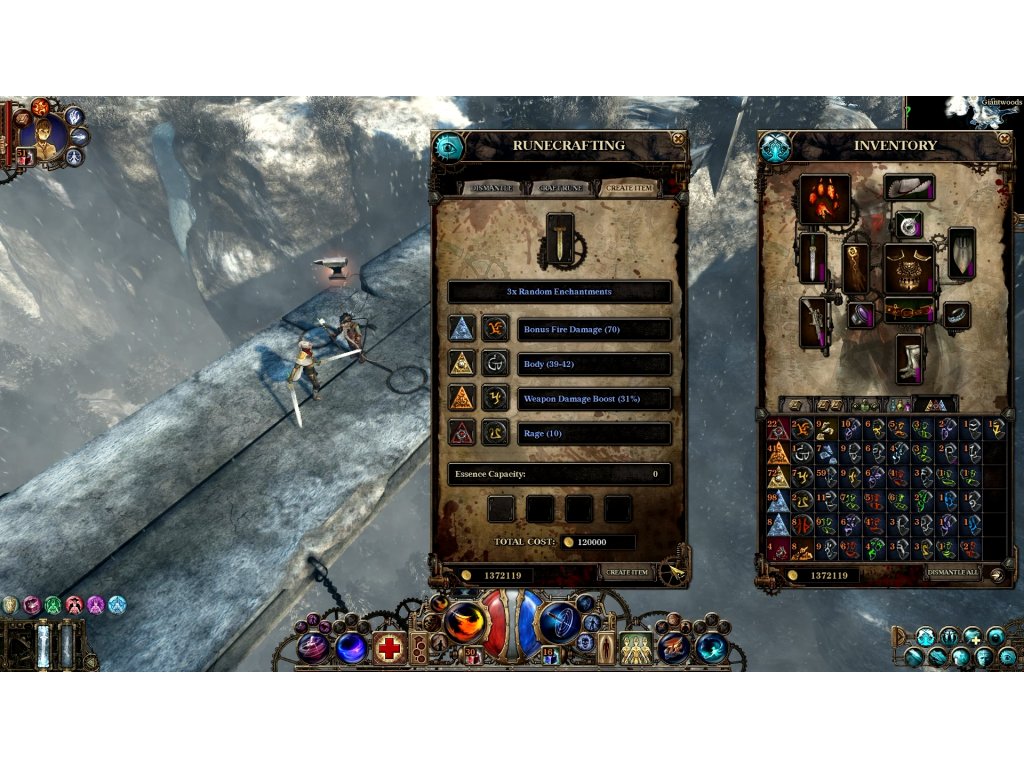This screenshot has width=1024, height=768.
Task: Select the Body (39-42) enchantment row
Action: point(593,364)
